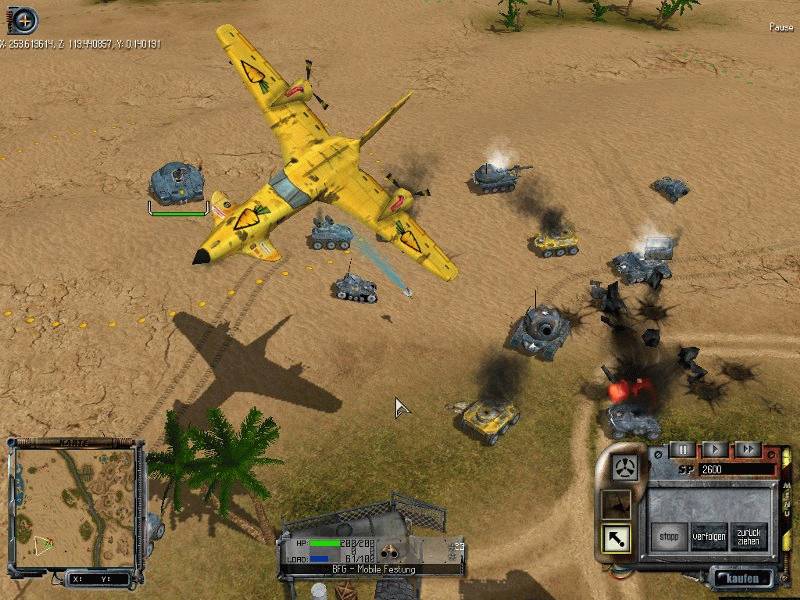Activate the round compass icon
The height and width of the screenshot is (600, 800).
(22, 19)
